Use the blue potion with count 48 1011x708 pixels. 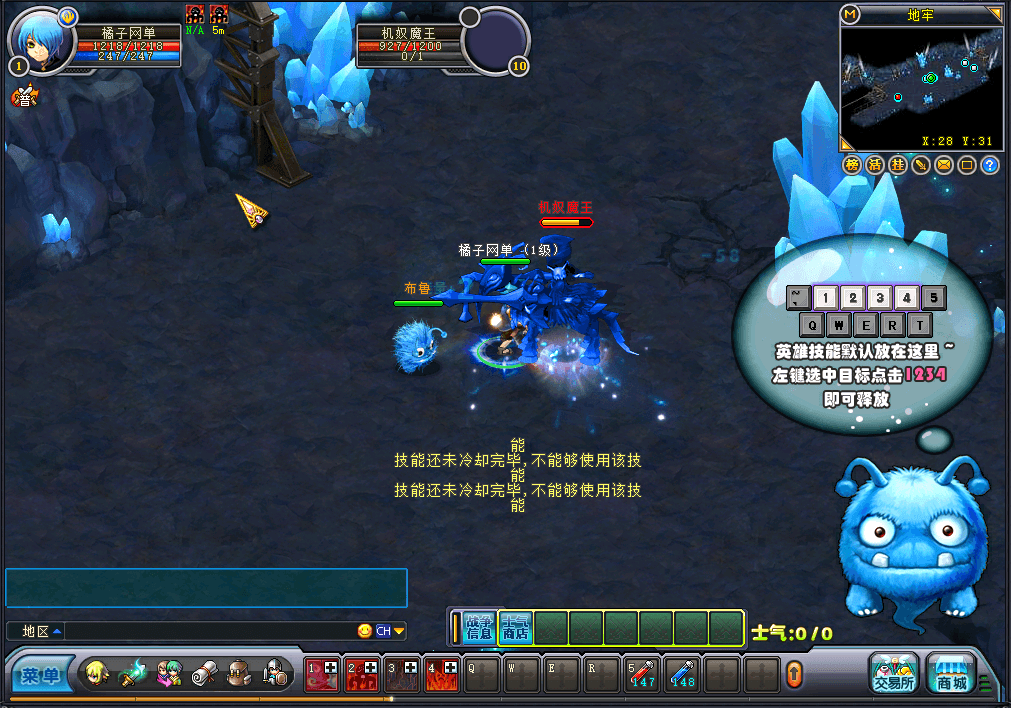tap(683, 675)
